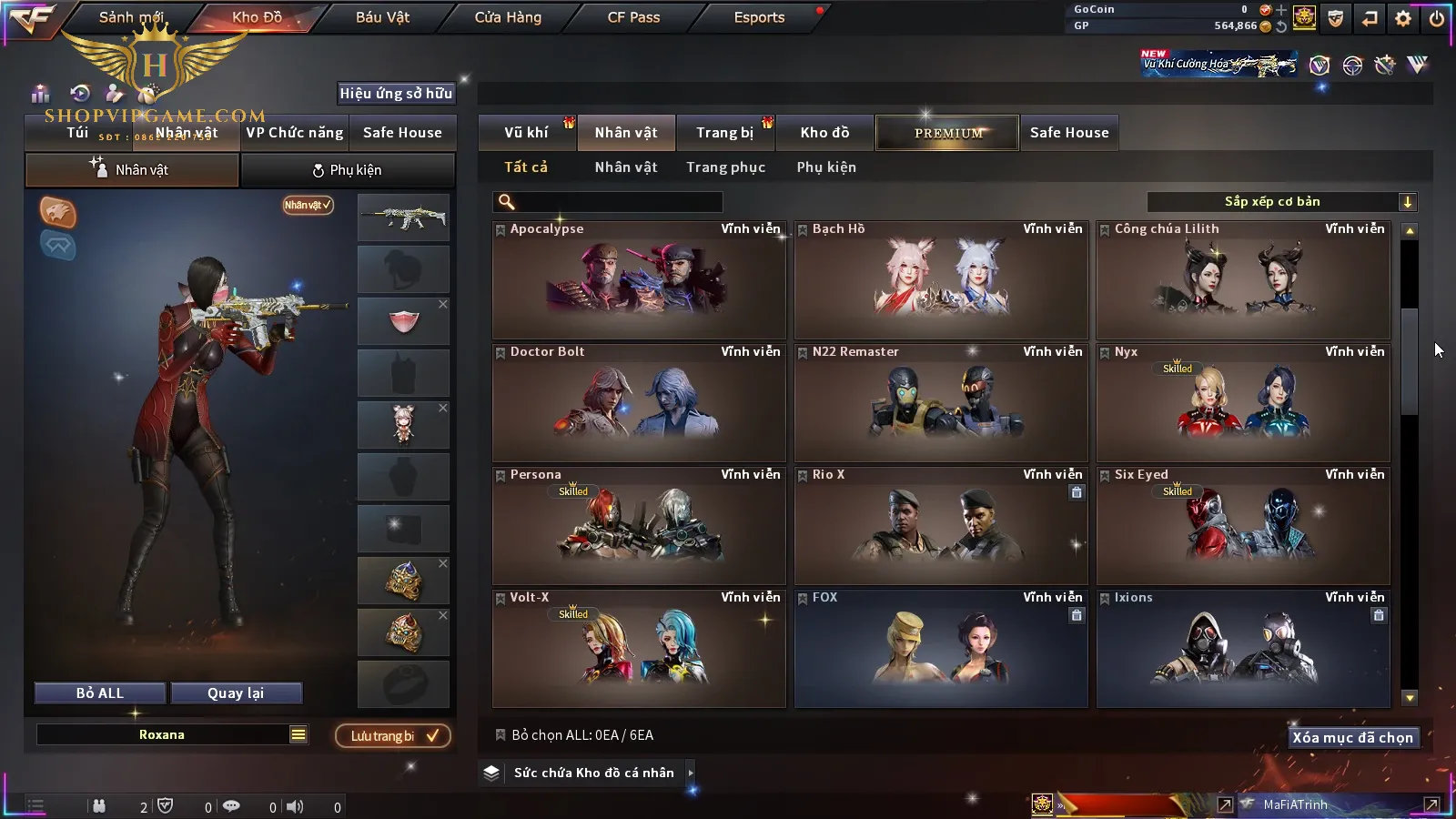Click the Quay lại button

[x=236, y=693]
